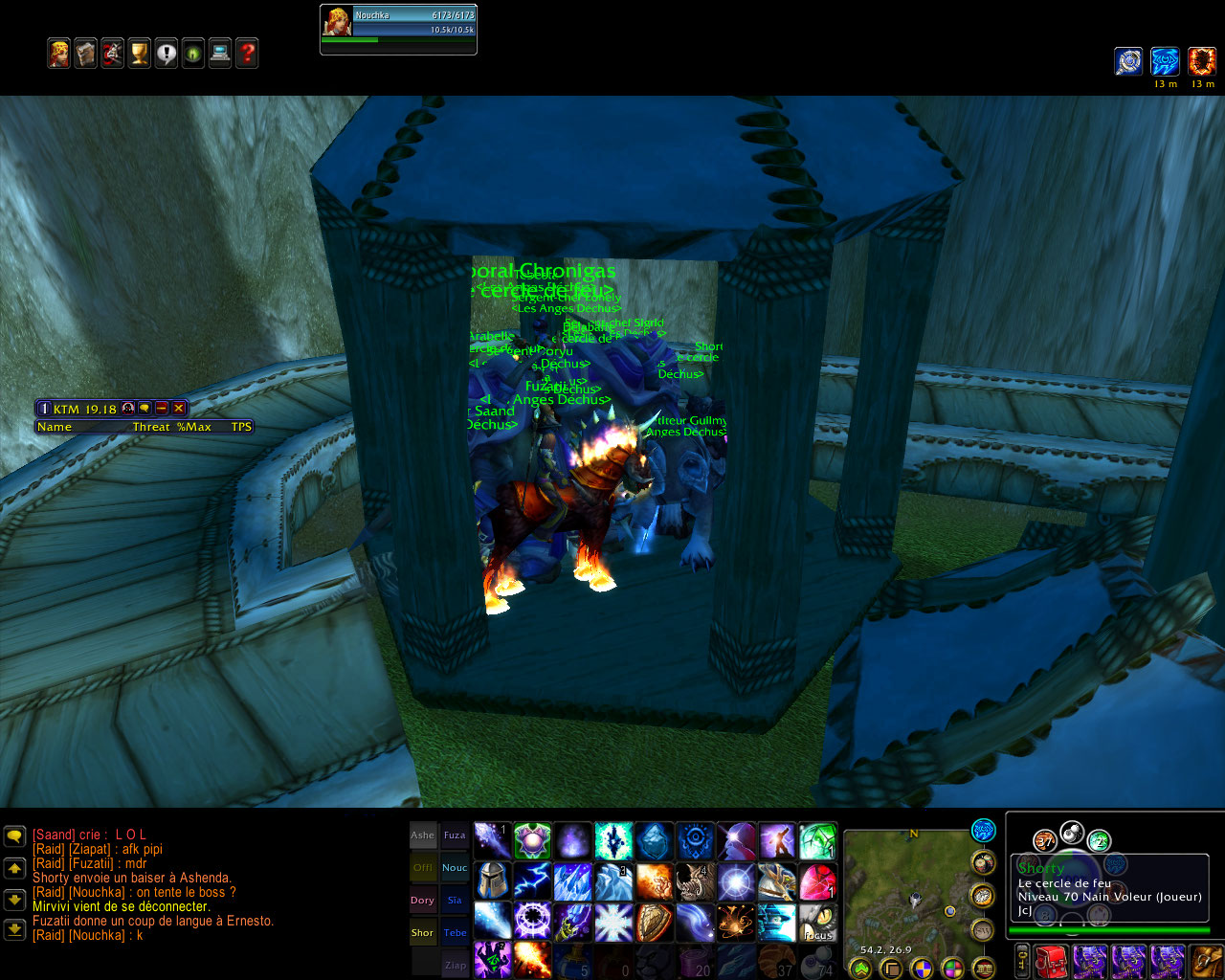Image resolution: width=1225 pixels, height=980 pixels.
Task: Select raid member Fuza frame
Action: pyautogui.click(x=455, y=835)
